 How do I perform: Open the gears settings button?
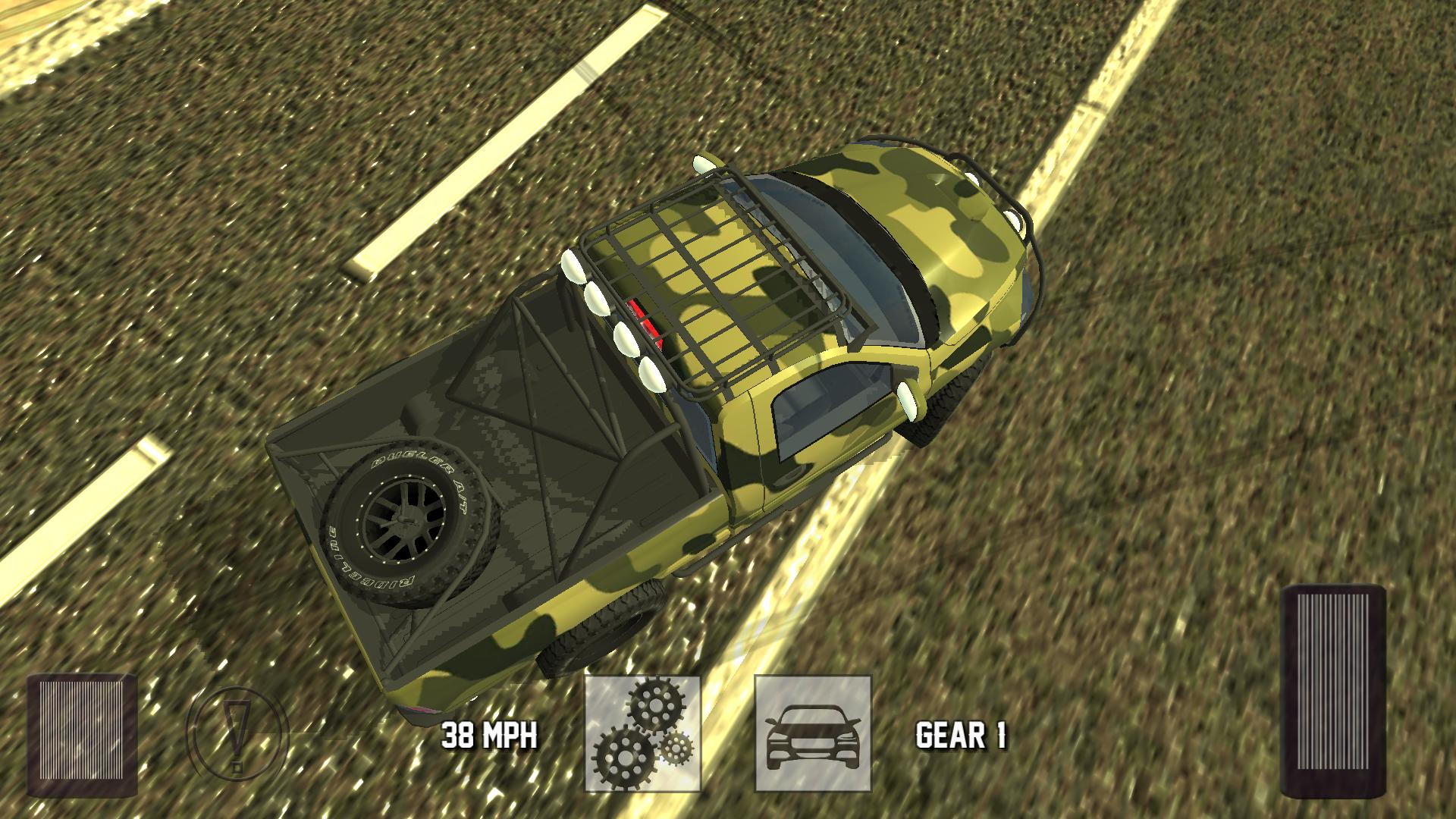coord(642,733)
